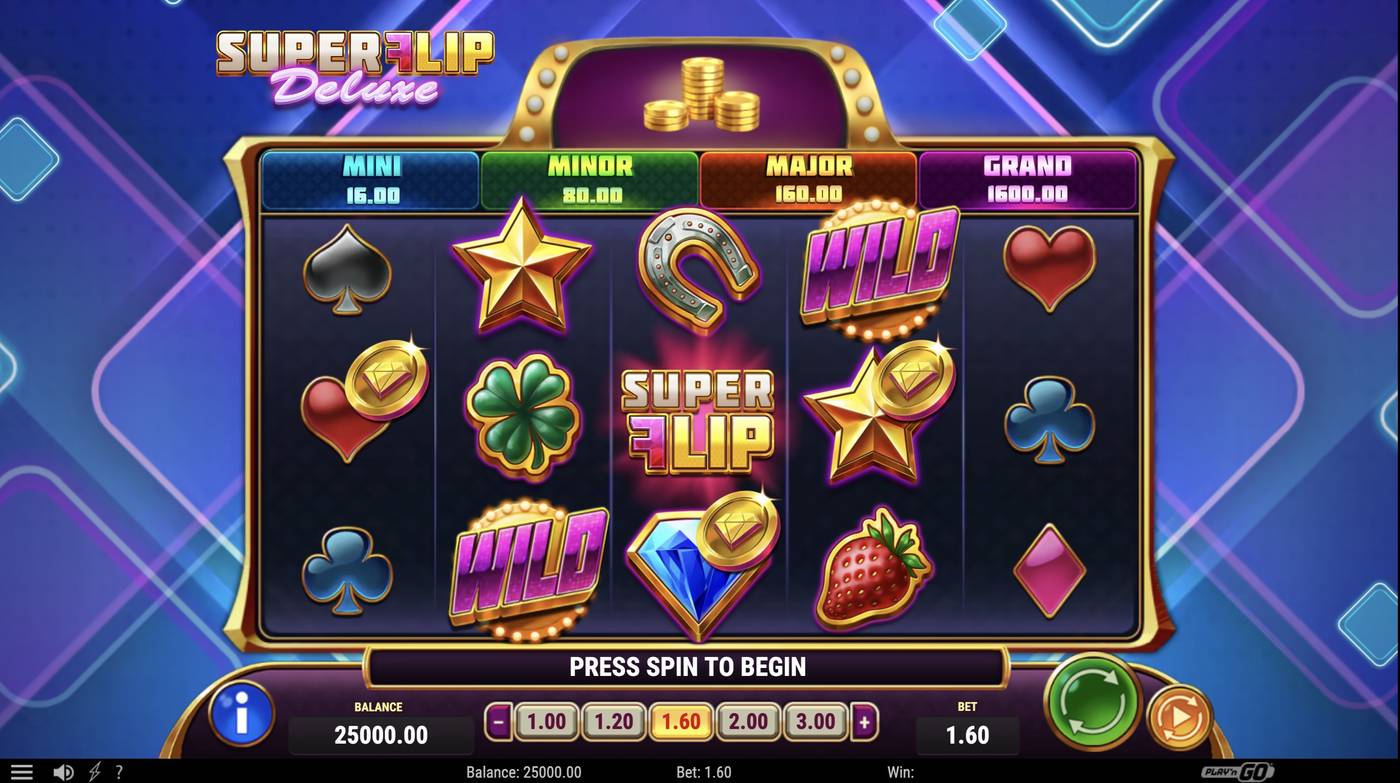Mute the game sound via speaker icon
Viewport: 1400px width, 783px height.
click(x=63, y=771)
